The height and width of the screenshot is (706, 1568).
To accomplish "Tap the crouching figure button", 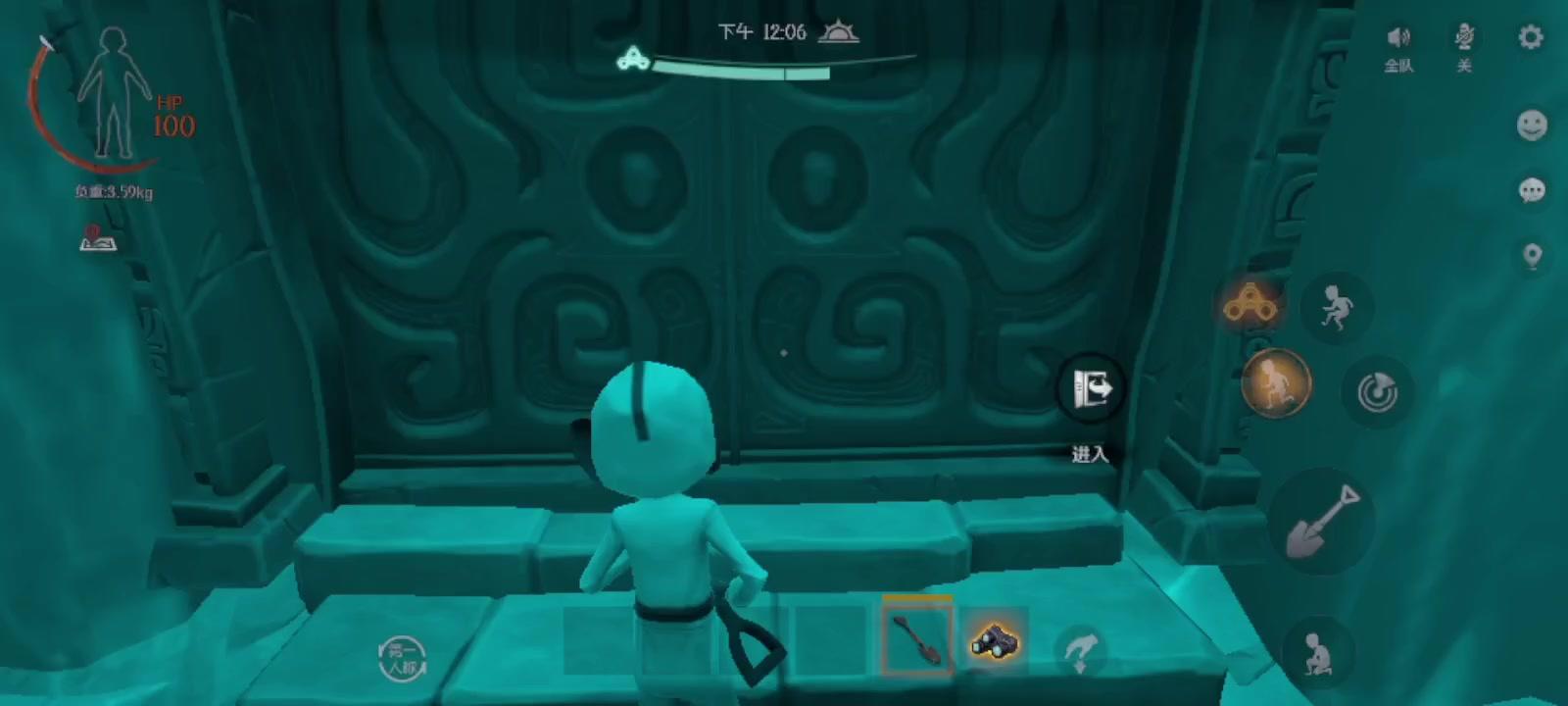I will 1317,650.
